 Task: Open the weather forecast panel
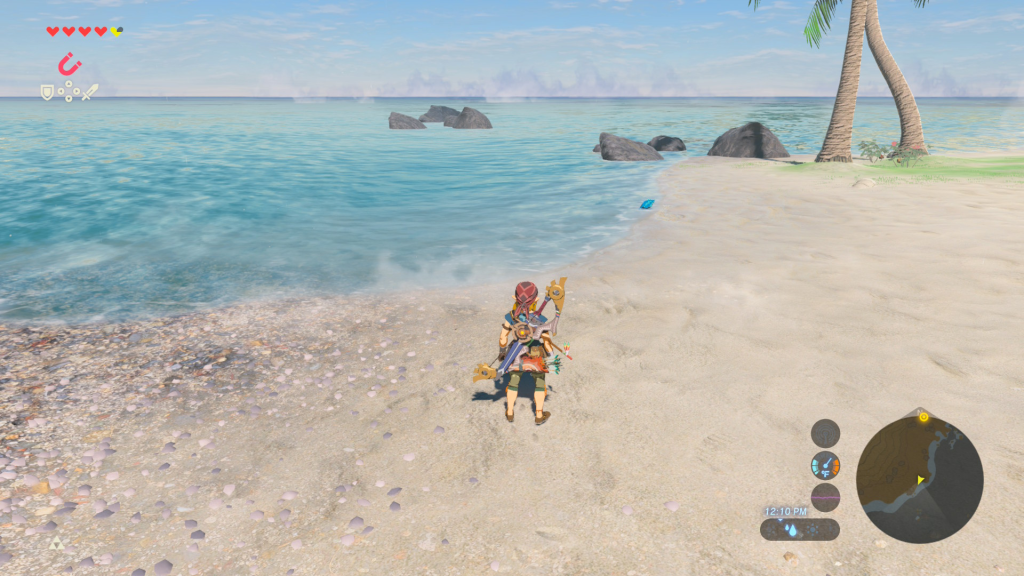pyautogui.click(x=799, y=529)
